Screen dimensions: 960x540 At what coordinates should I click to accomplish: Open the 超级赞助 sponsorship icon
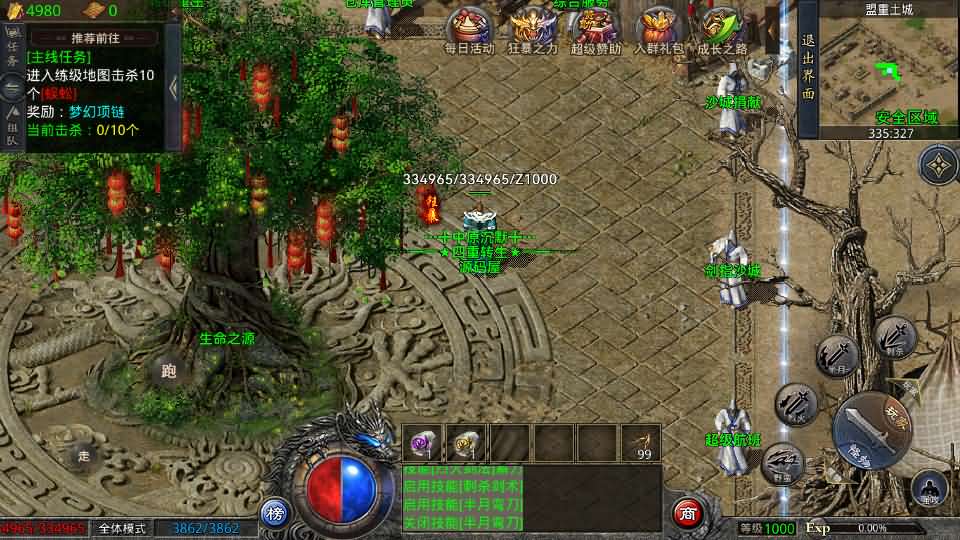coord(595,28)
